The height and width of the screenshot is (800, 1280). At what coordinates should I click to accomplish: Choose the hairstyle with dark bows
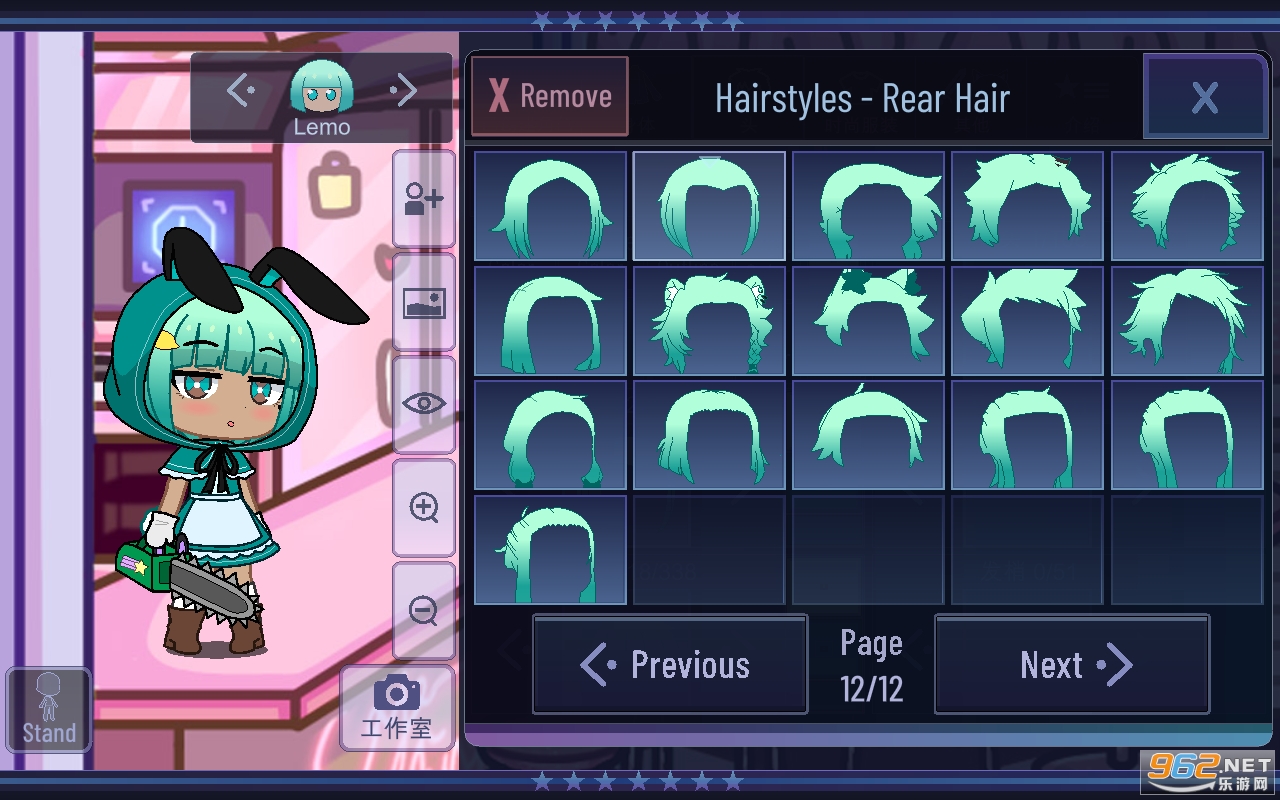pyautogui.click(x=868, y=320)
